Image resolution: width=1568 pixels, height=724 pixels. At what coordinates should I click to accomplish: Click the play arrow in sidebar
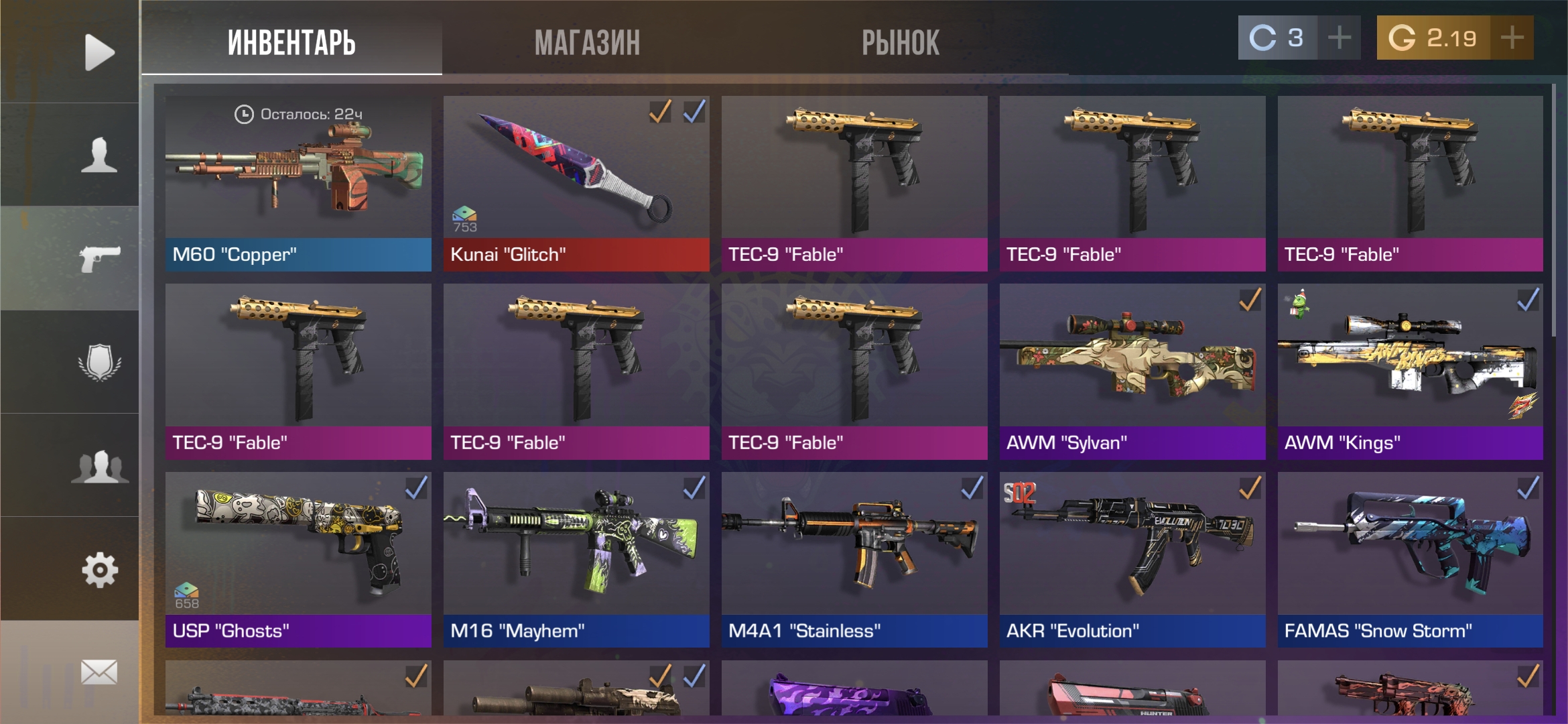[99, 52]
